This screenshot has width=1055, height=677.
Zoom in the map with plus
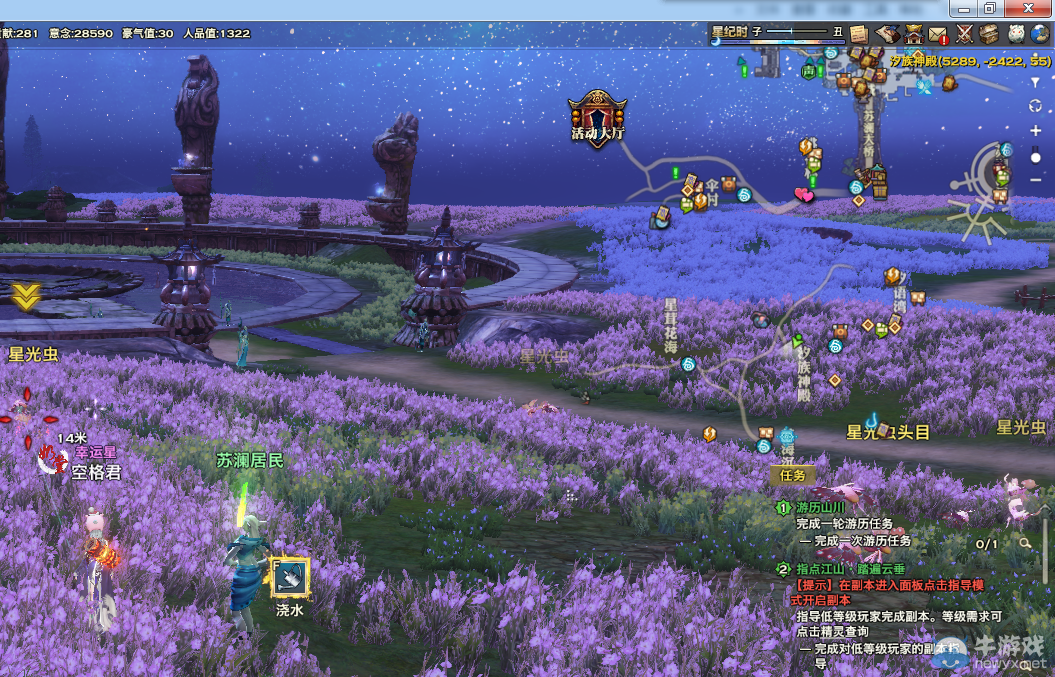tap(1035, 131)
